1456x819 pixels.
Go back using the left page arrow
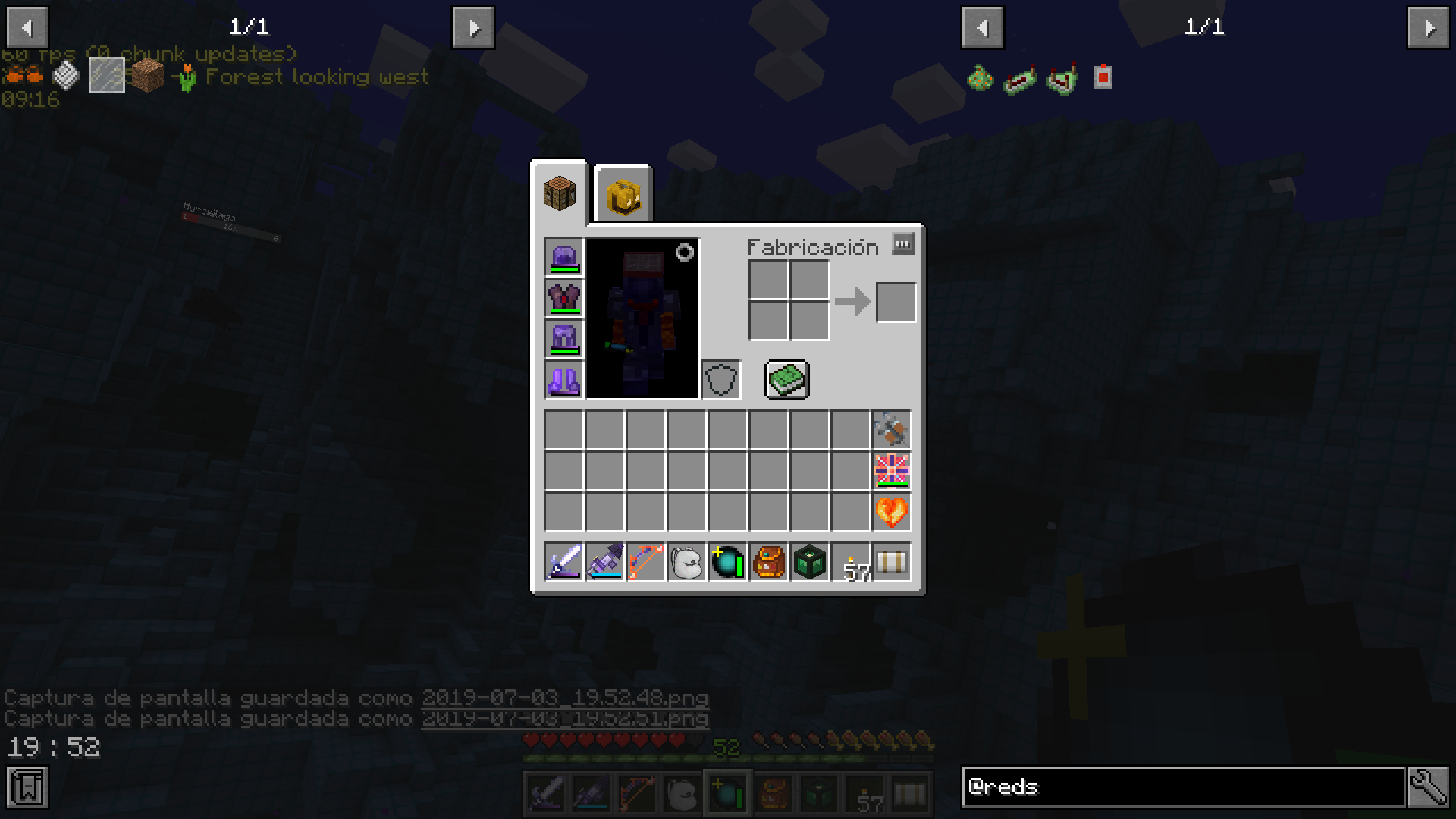(27, 27)
